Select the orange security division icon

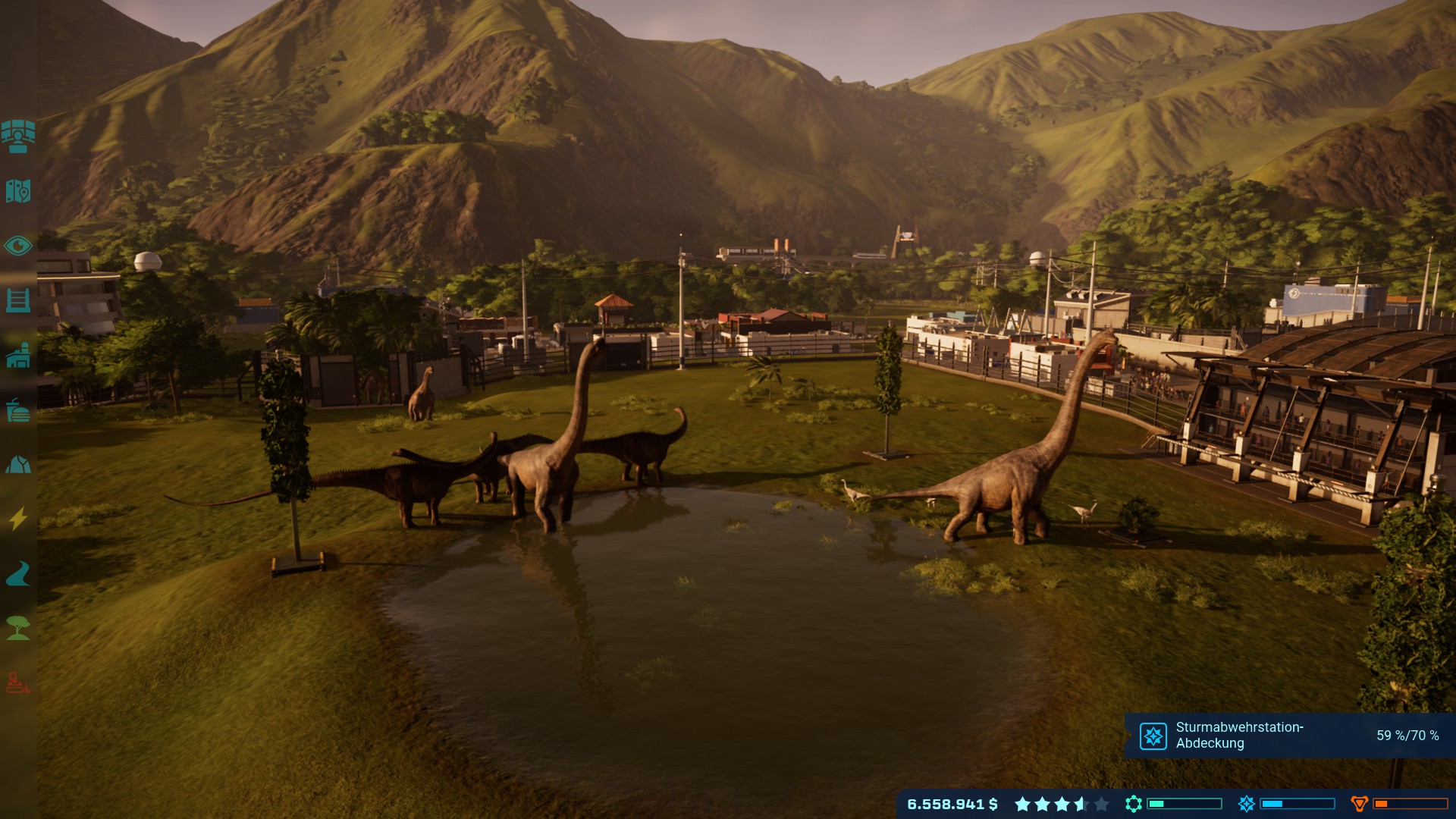click(x=1360, y=804)
